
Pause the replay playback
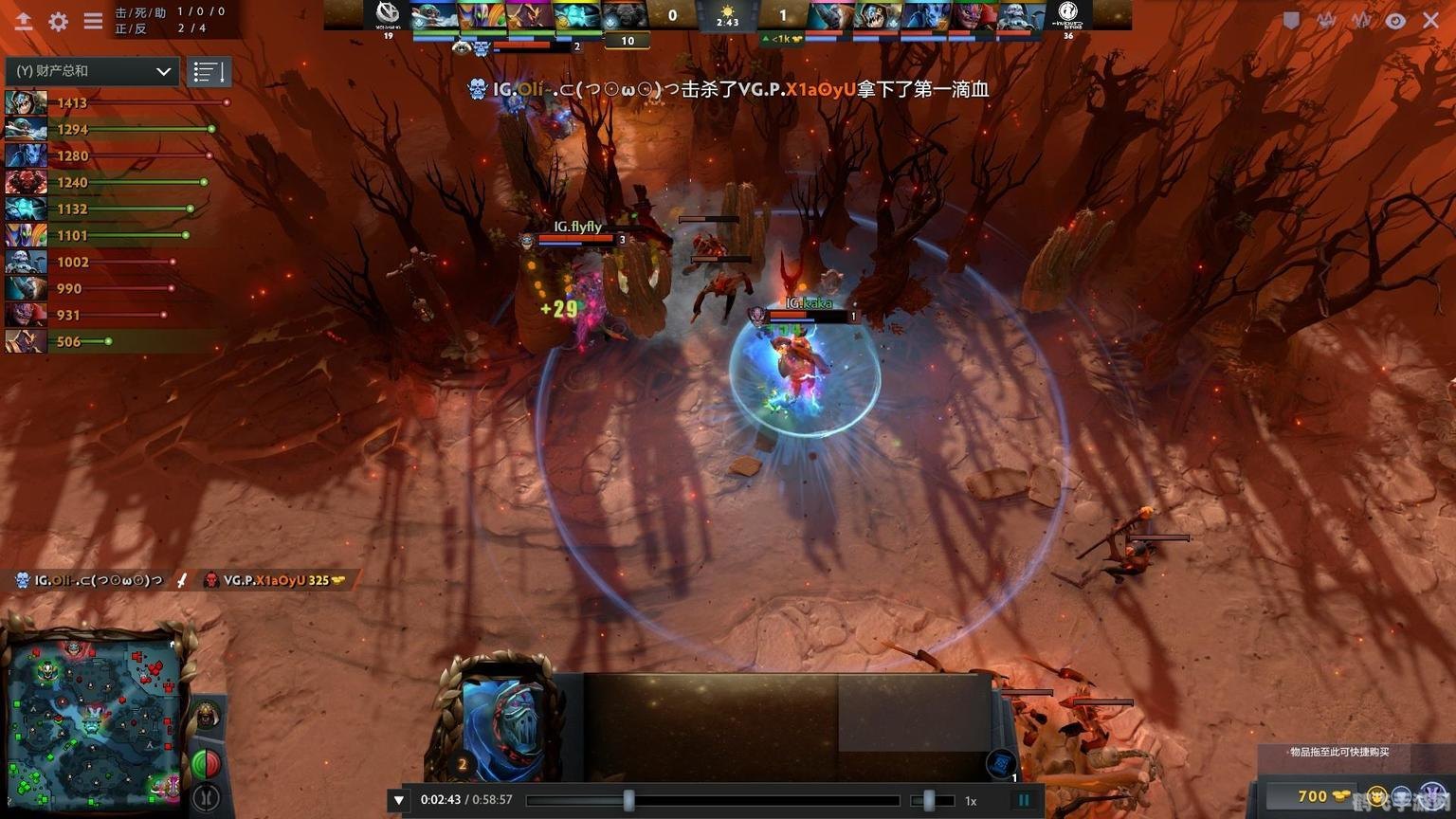pos(1024,800)
